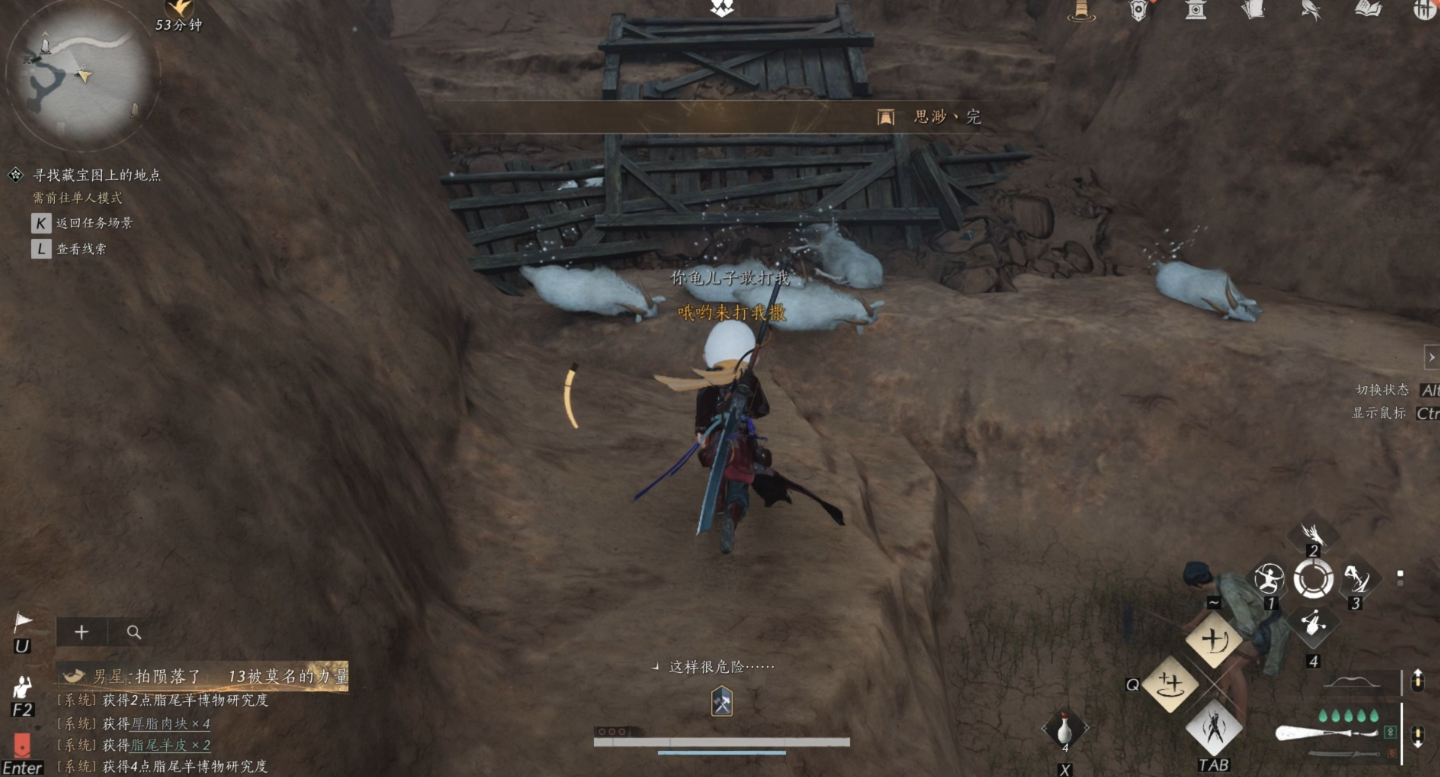The height and width of the screenshot is (777, 1440).
Task: Expand the side panel chevron on right edge
Action: (x=1432, y=357)
